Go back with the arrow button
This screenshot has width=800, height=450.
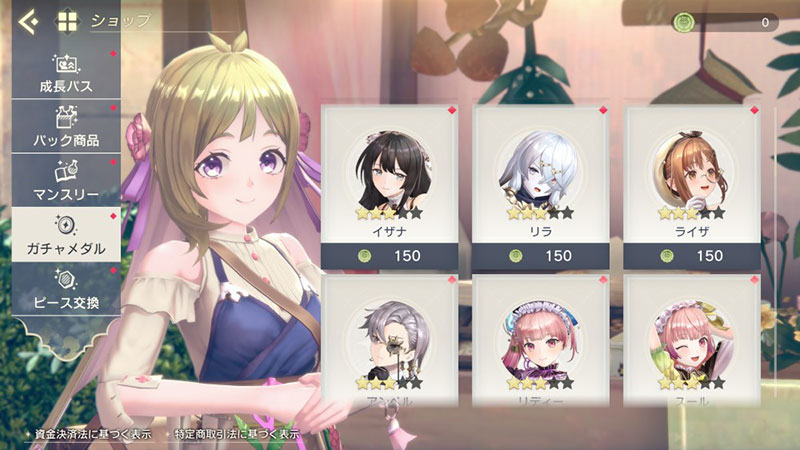28,20
